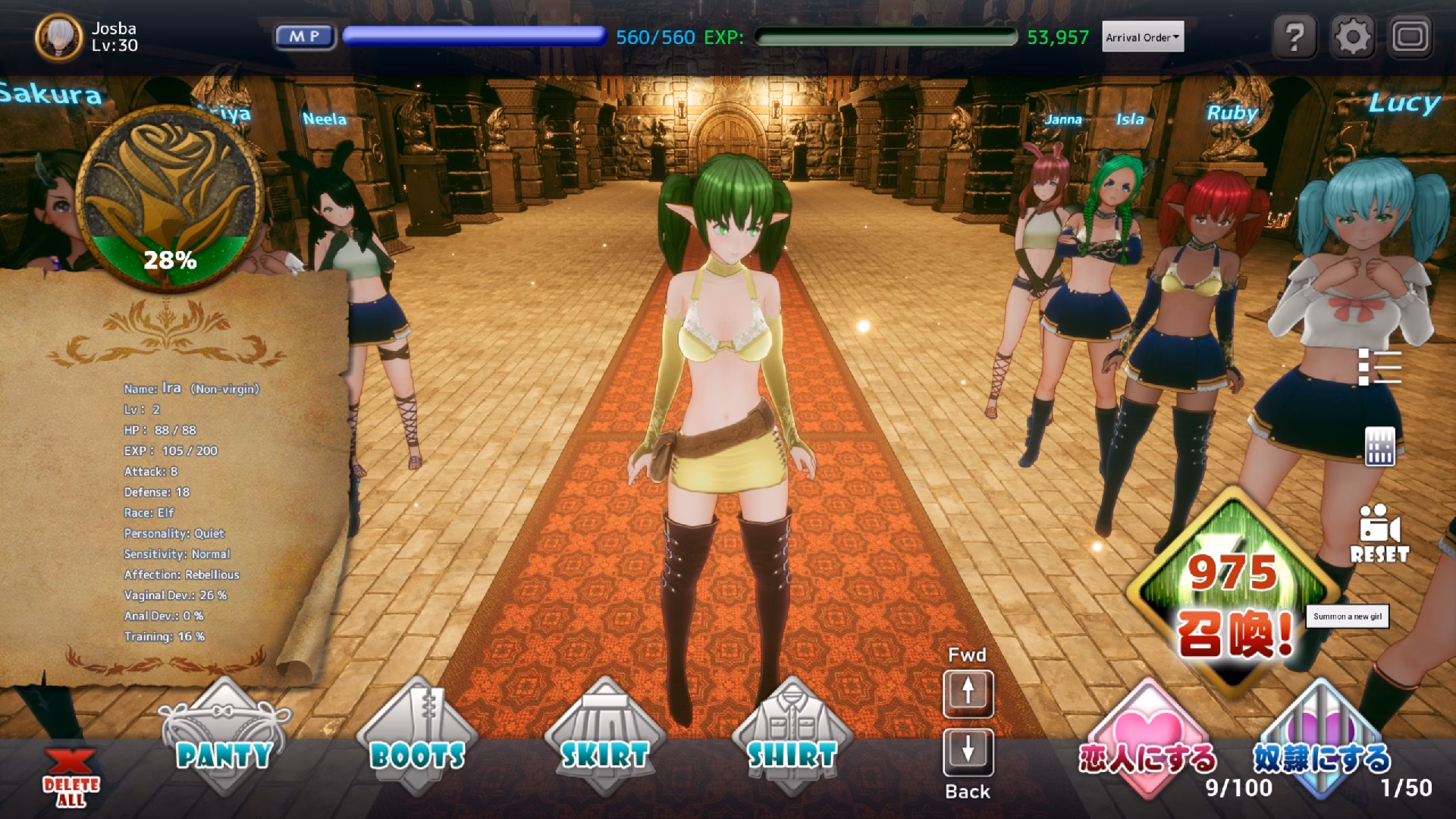The height and width of the screenshot is (819, 1456).
Task: Open the Josba player portrait
Action: 58,36
